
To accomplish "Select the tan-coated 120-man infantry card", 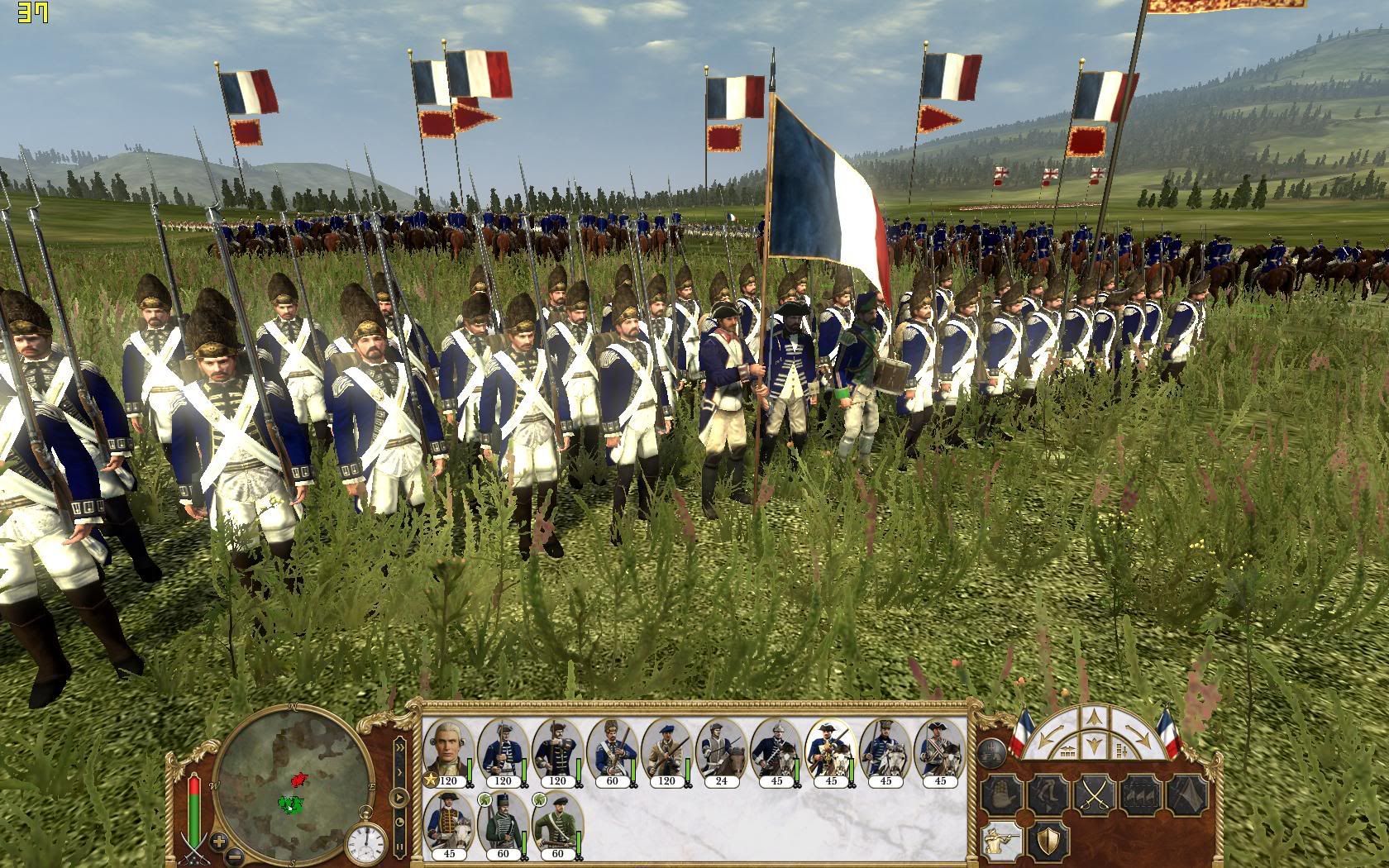I will tap(666, 753).
